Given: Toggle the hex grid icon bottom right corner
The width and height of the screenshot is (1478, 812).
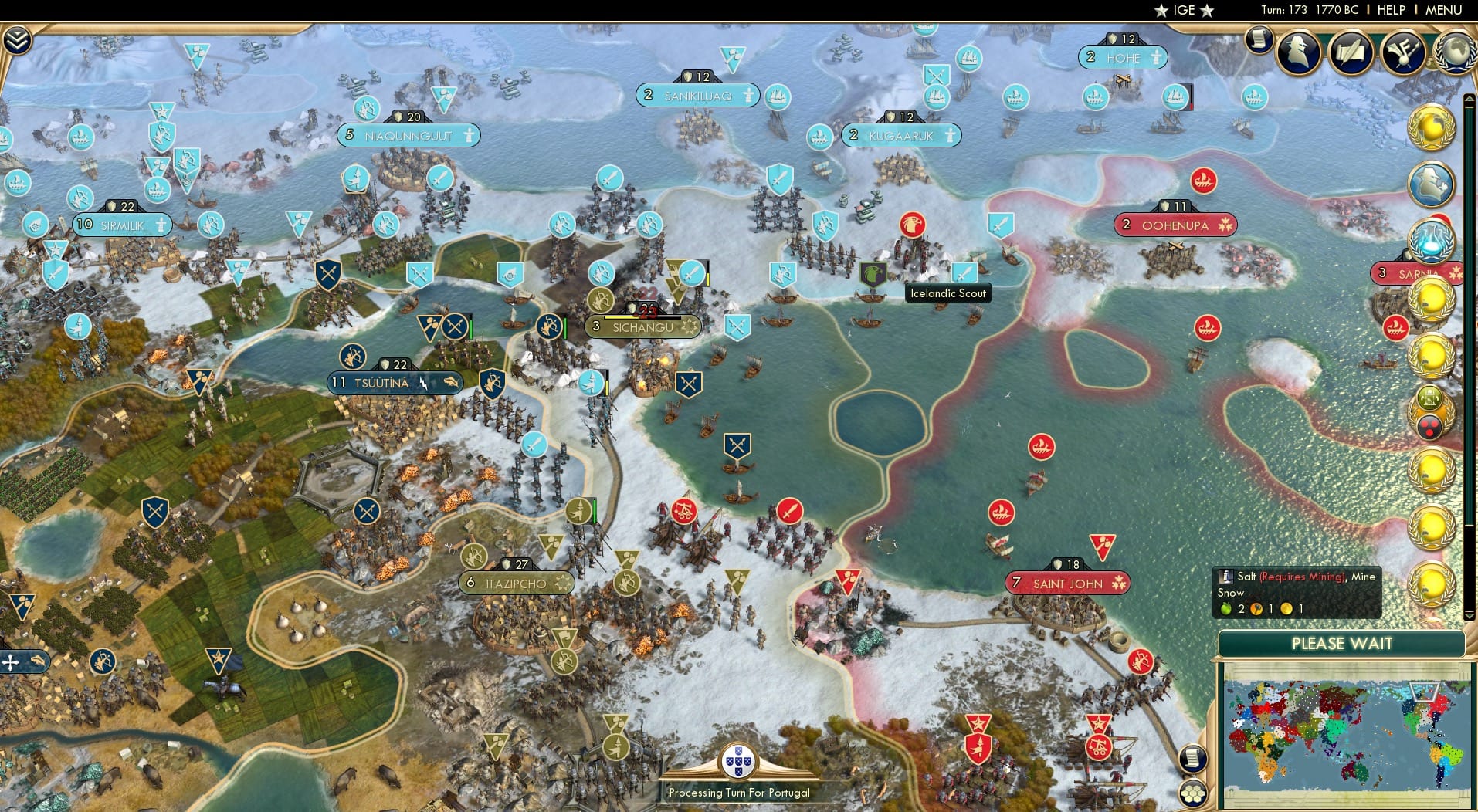Looking at the screenshot, I should click(1193, 794).
